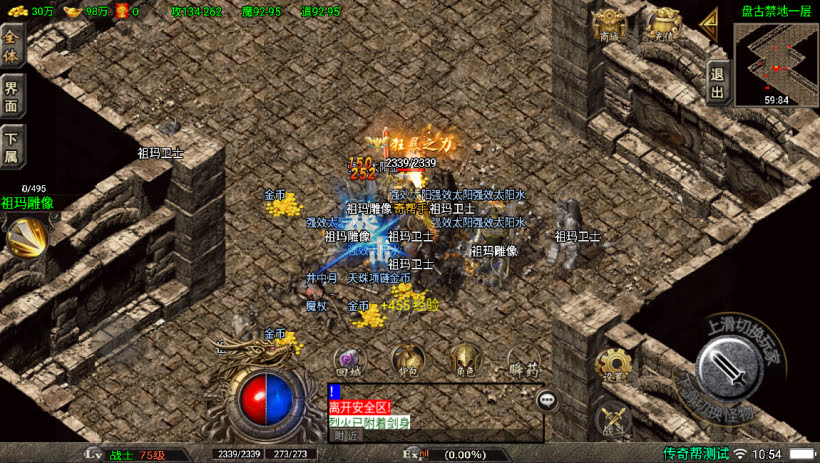
Task: Open the chat bubble button
Action: tap(547, 400)
